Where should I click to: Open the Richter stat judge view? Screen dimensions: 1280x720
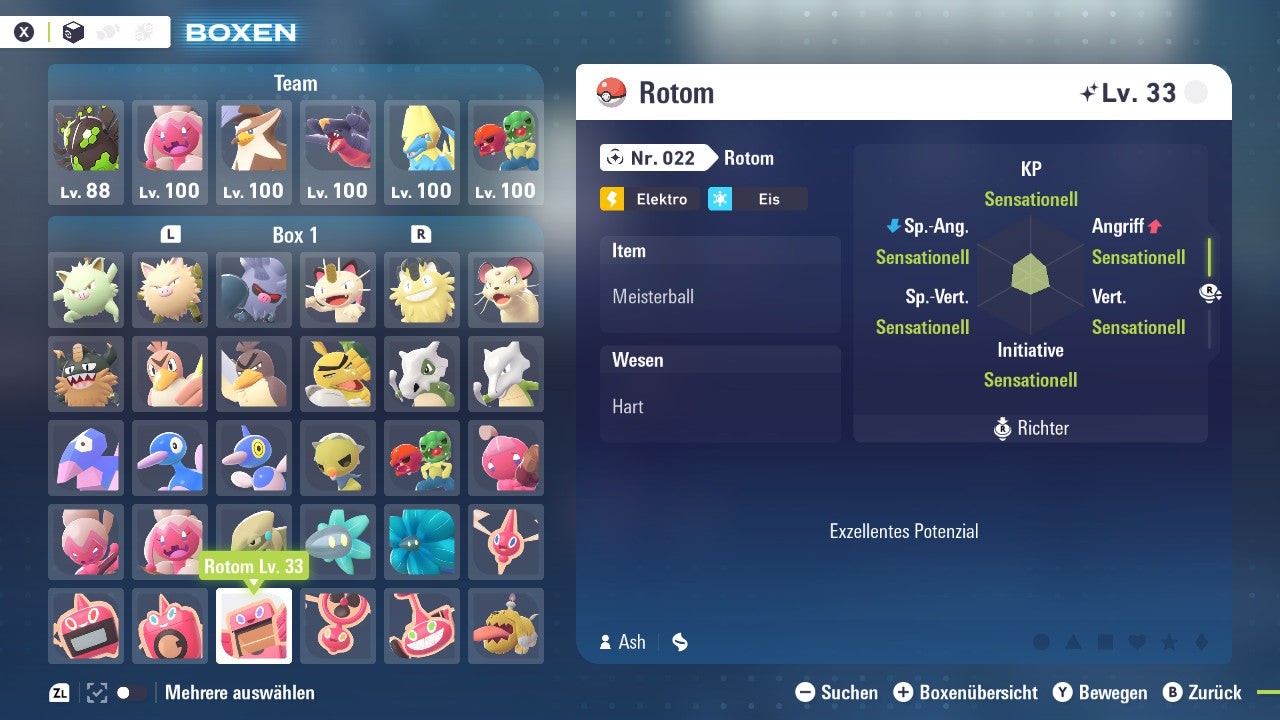1030,428
